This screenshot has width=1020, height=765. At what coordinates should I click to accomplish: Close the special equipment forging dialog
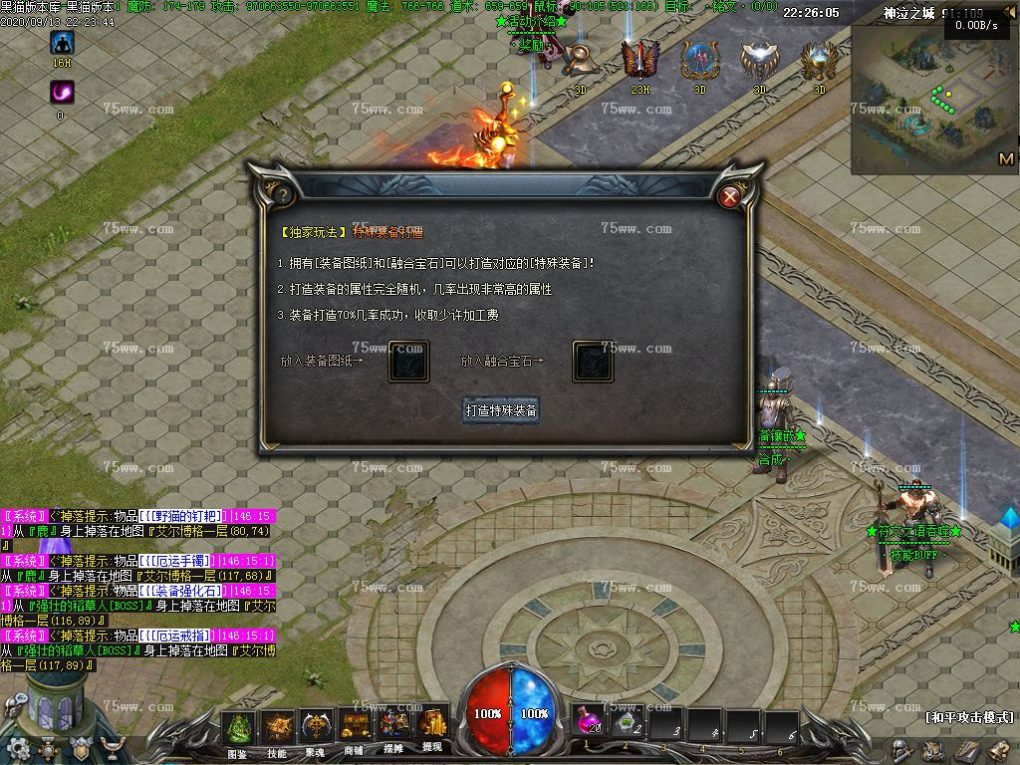click(730, 196)
